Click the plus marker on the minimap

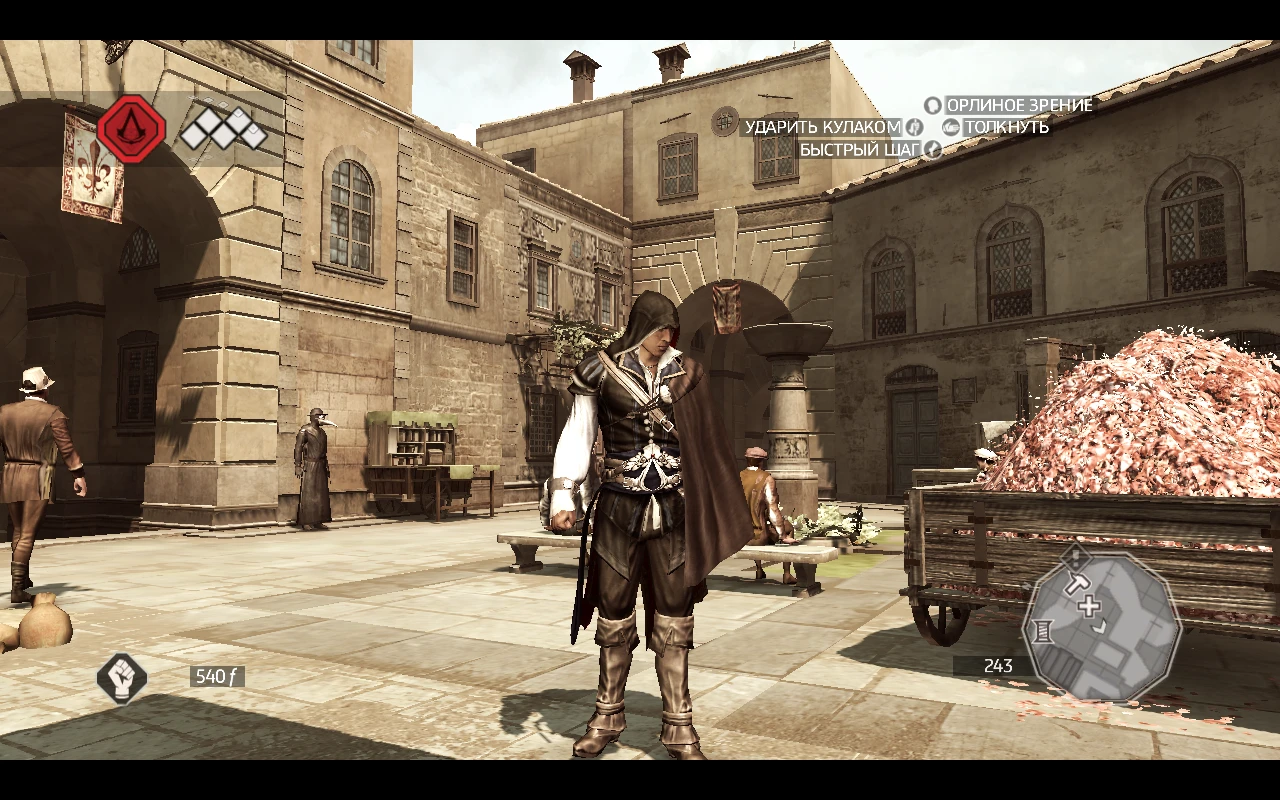tap(1088, 605)
